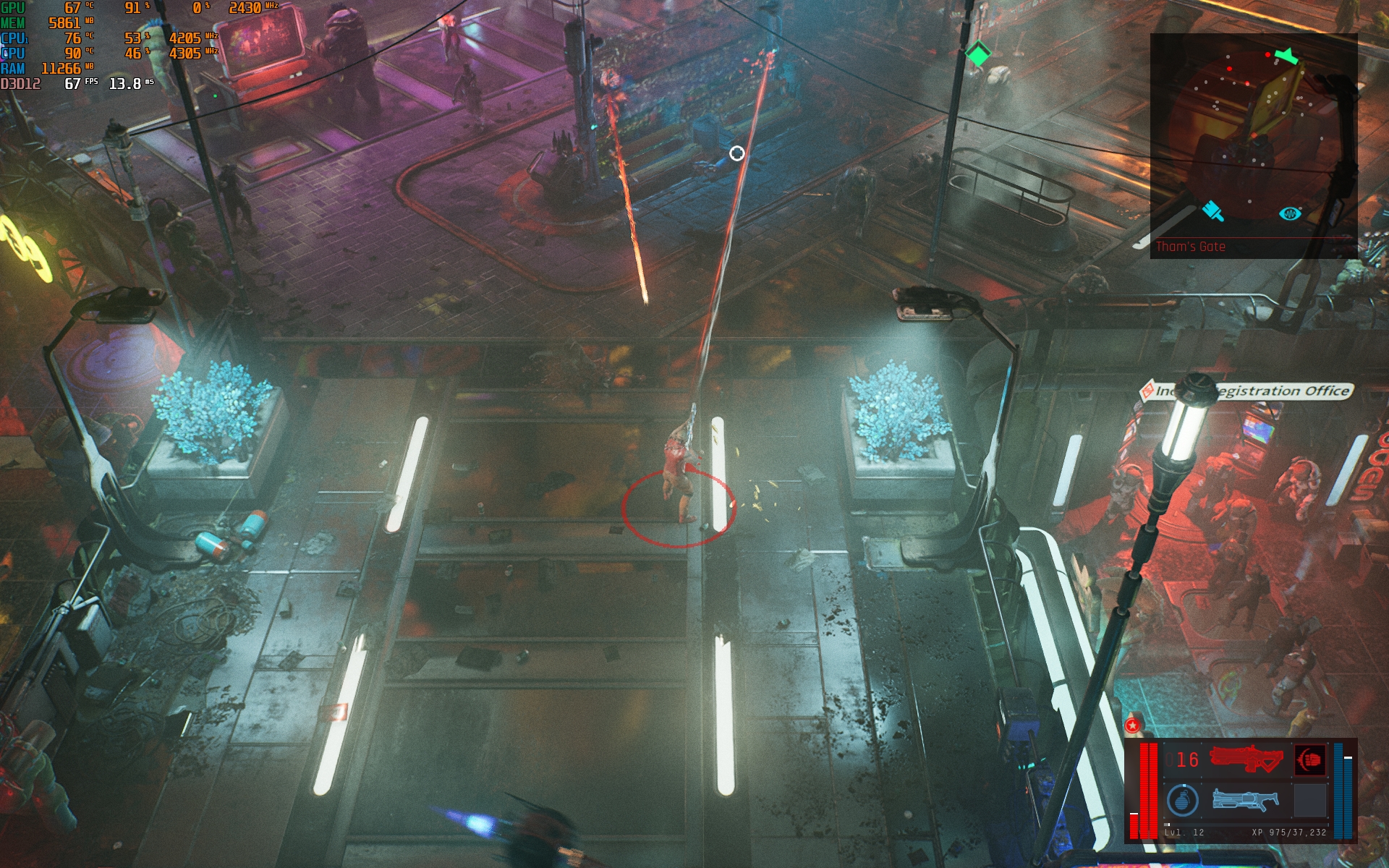Click the green diamond objective waypoint indicator
The image size is (1389, 868).
[978, 54]
